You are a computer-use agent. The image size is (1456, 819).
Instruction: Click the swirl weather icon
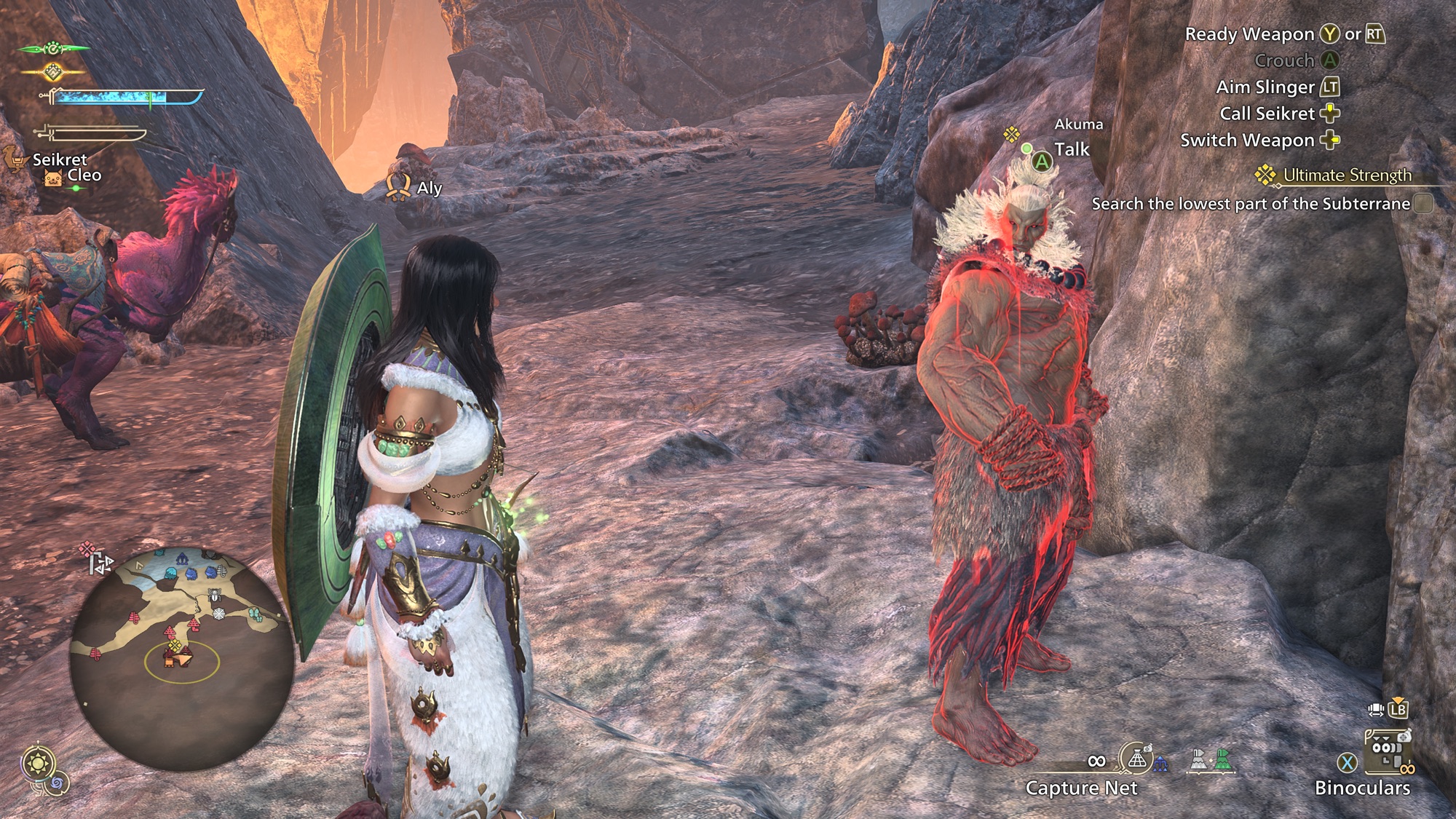tap(58, 783)
